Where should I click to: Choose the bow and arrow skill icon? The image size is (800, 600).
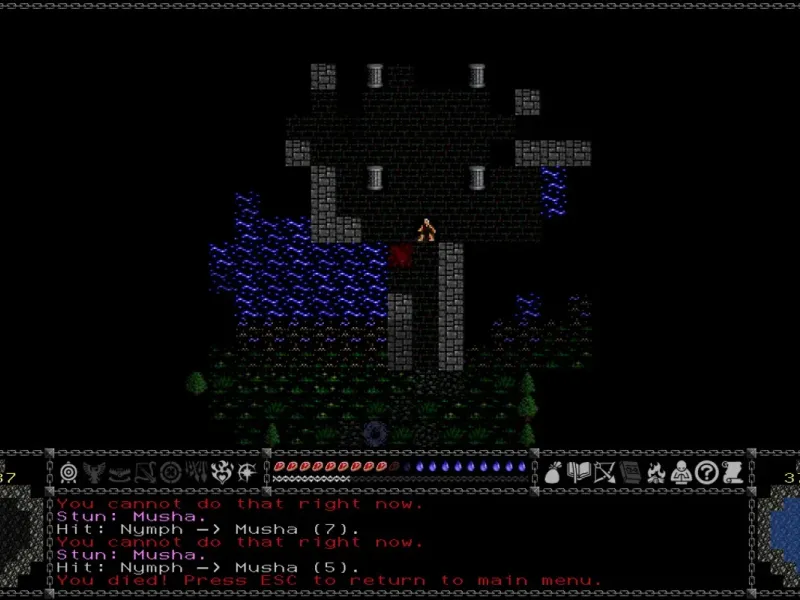click(145, 472)
